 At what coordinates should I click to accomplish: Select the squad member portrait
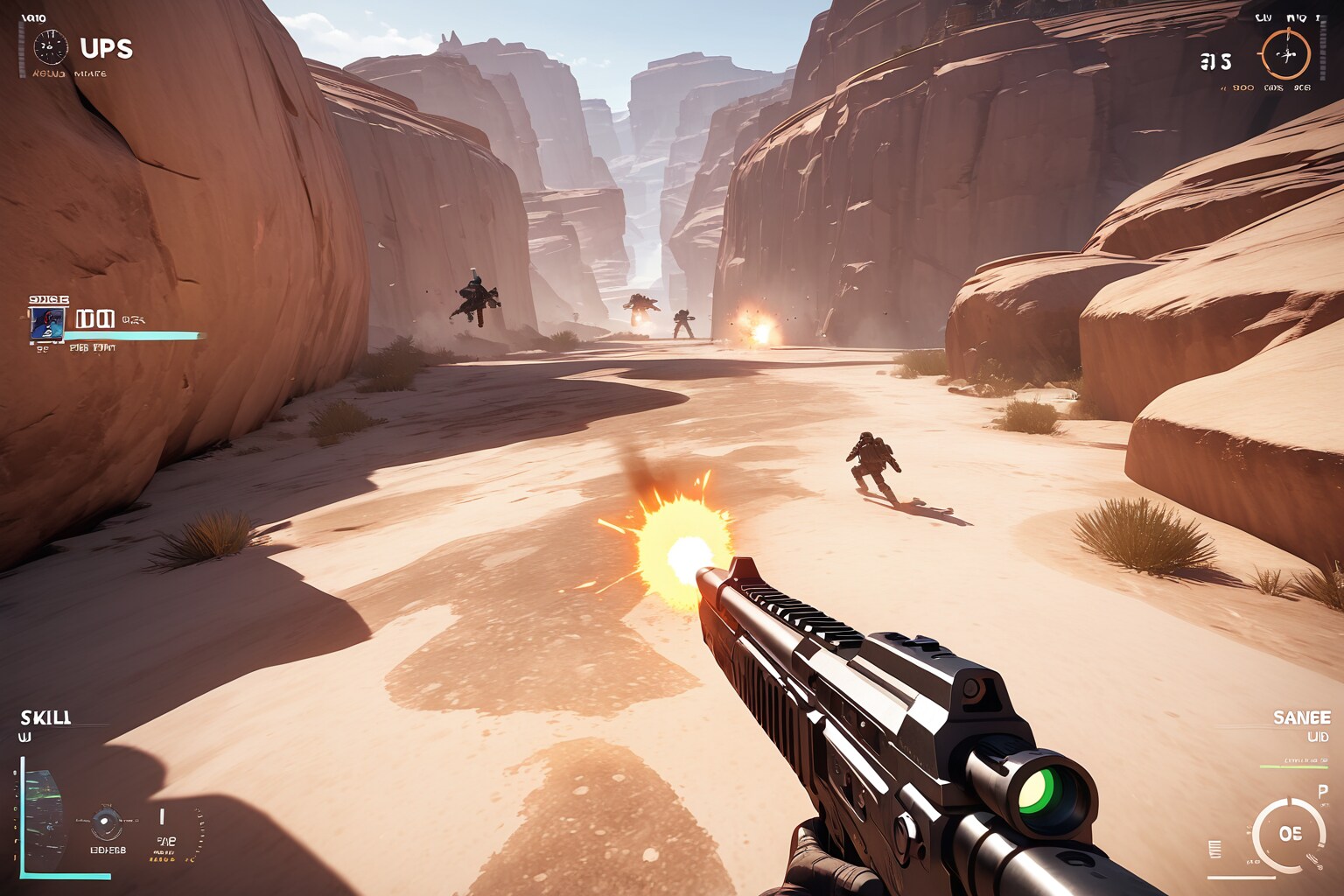pos(47,322)
